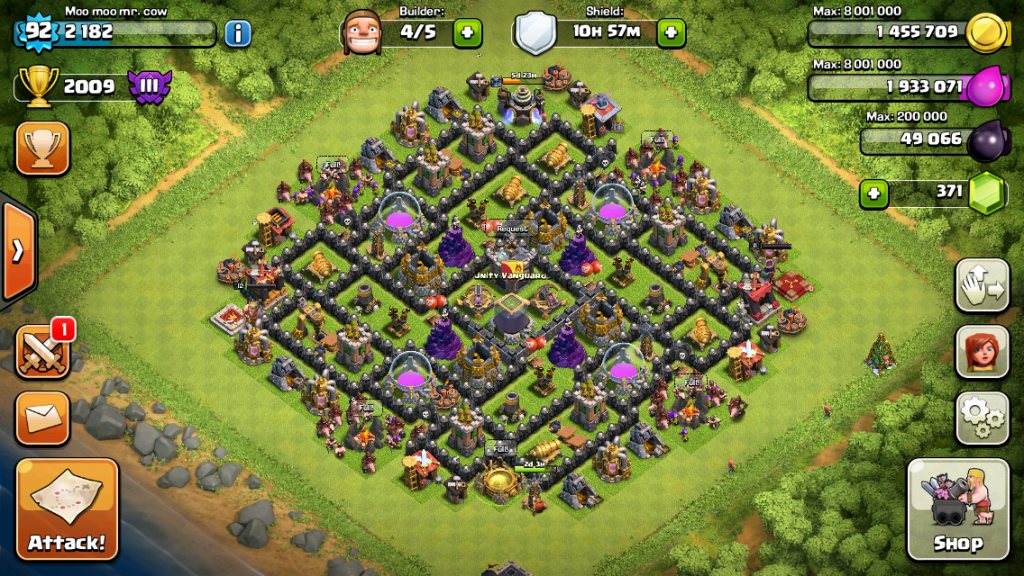This screenshot has width=1024, height=576.
Task: Click the green gem icon
Action: click(988, 192)
